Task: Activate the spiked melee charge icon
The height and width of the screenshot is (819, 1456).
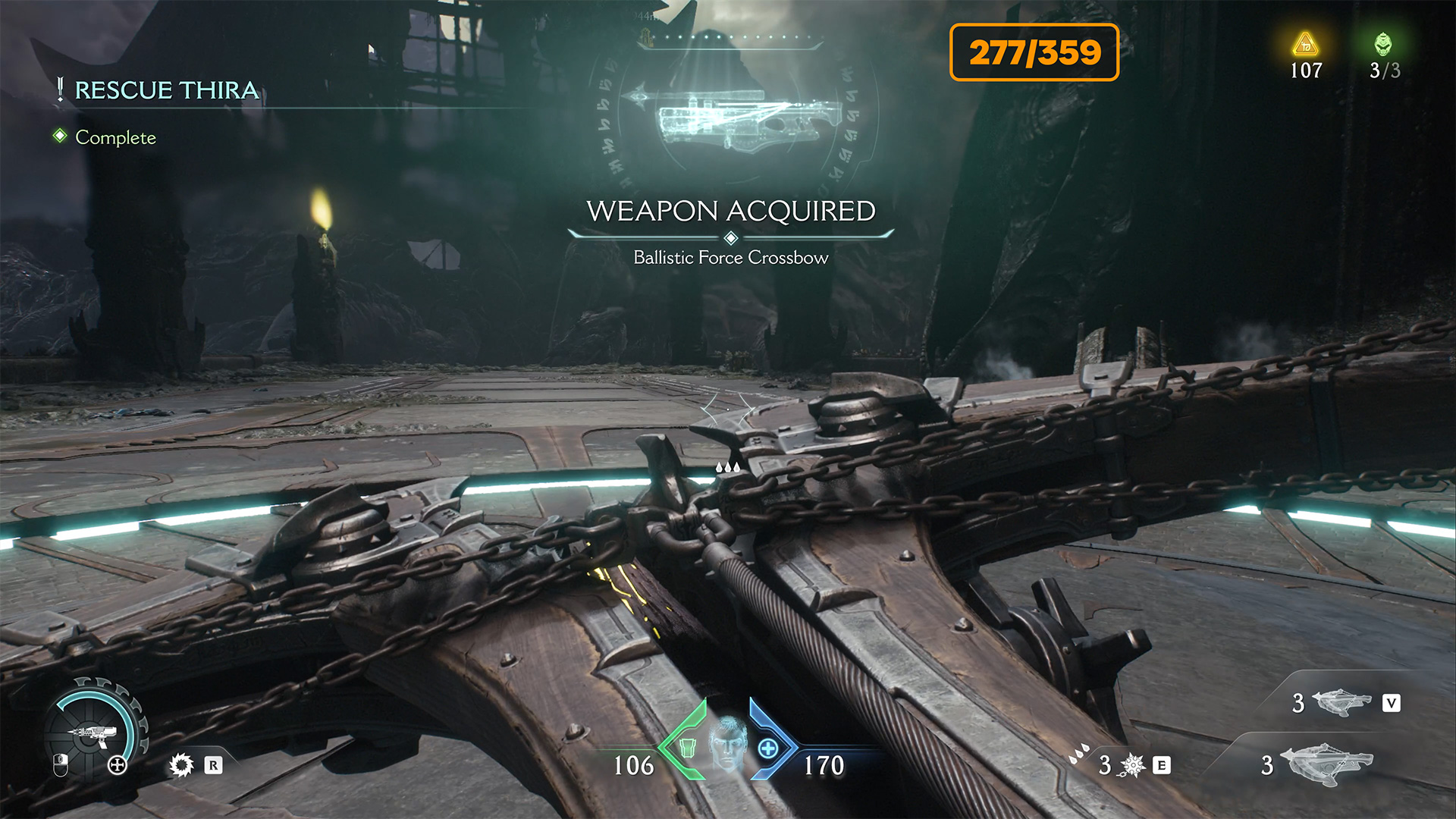Action: 1133,765
